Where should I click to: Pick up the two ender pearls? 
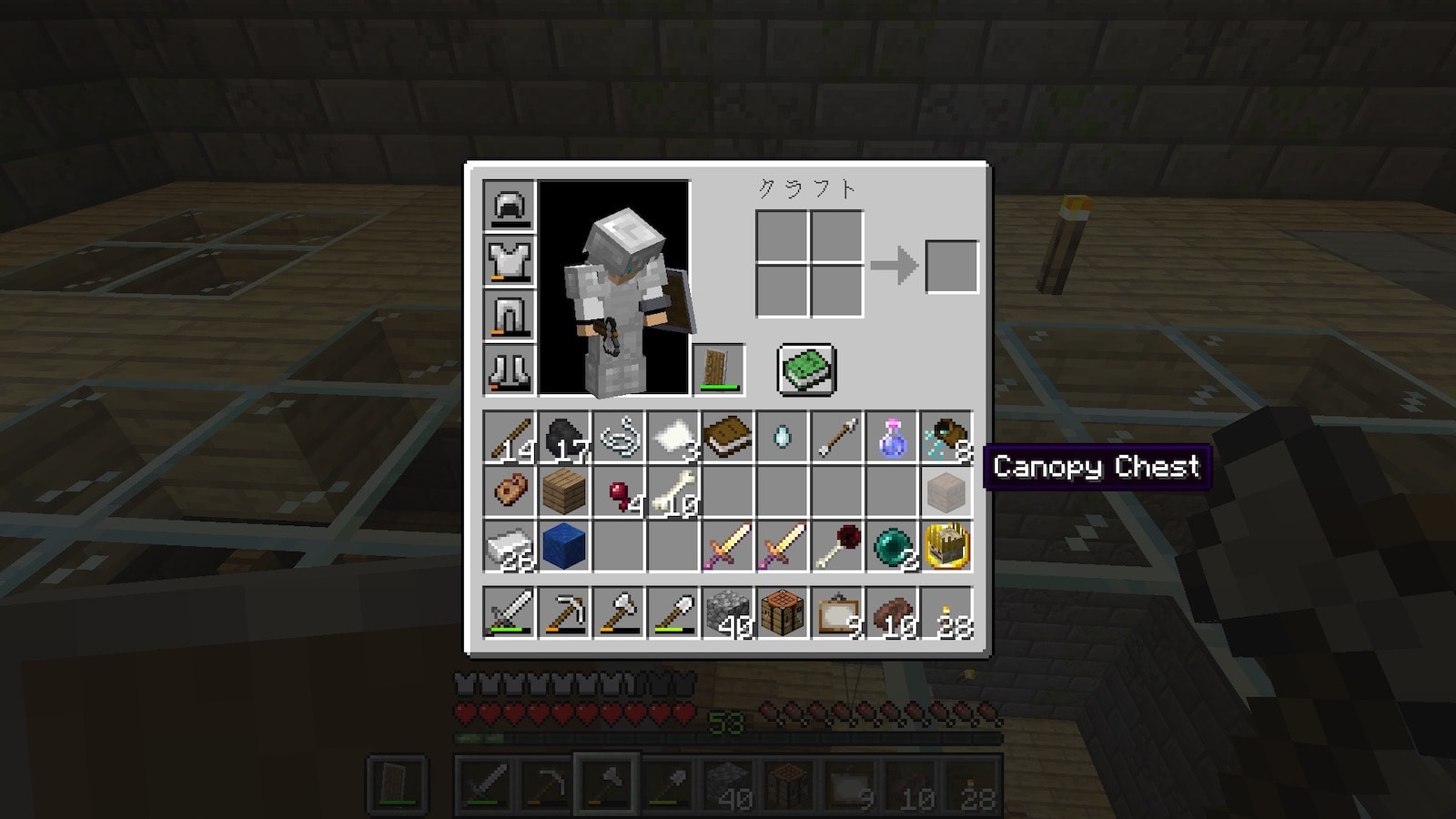(892, 547)
